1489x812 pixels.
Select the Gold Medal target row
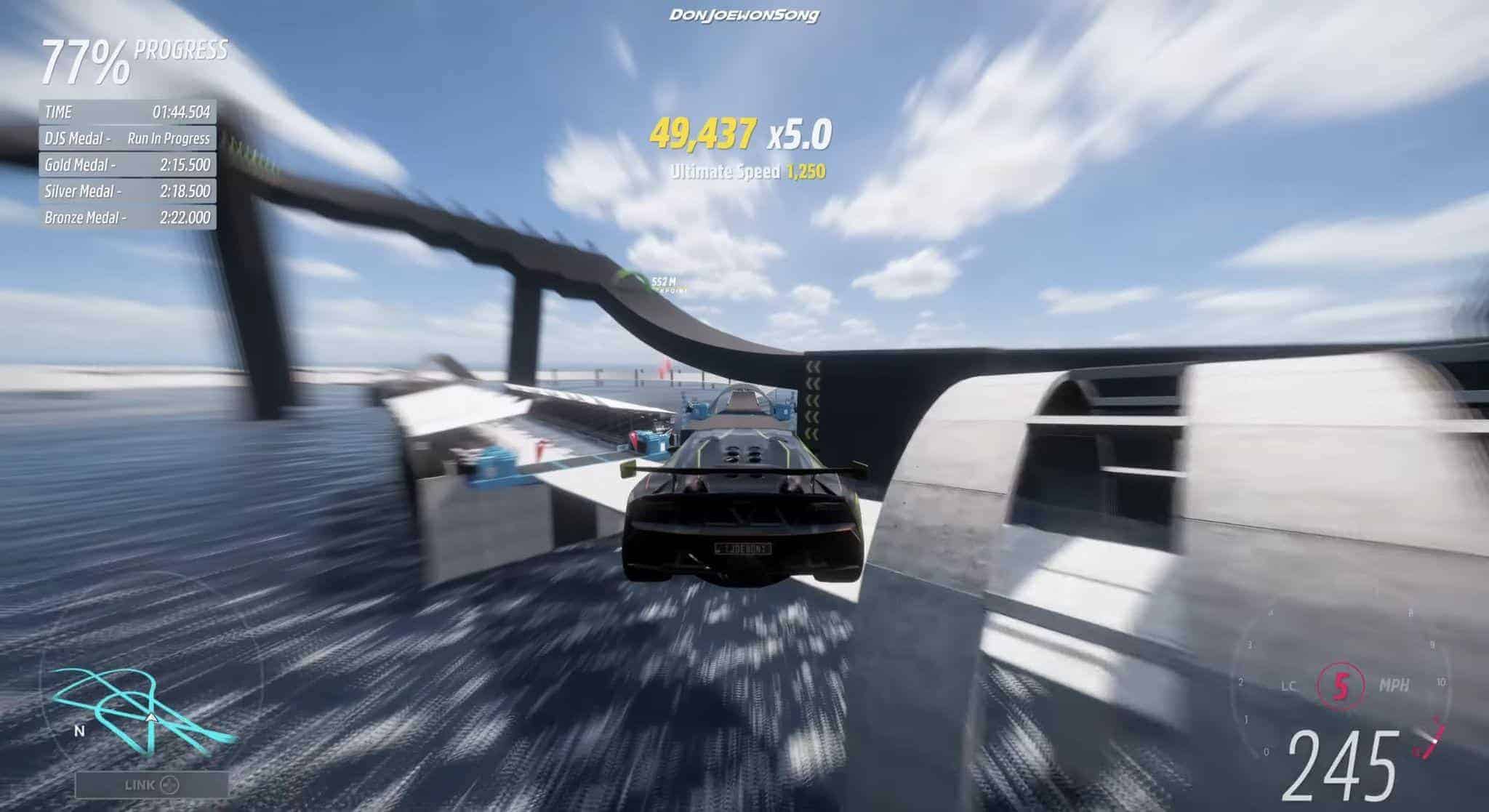pos(127,165)
